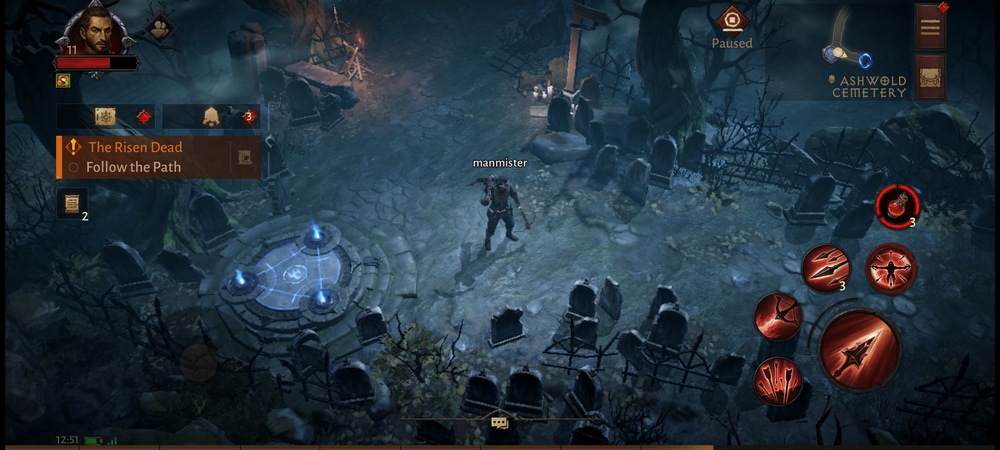The width and height of the screenshot is (1000, 450).
Task: Activate the spinning blades skill
Action: [x=890, y=269]
